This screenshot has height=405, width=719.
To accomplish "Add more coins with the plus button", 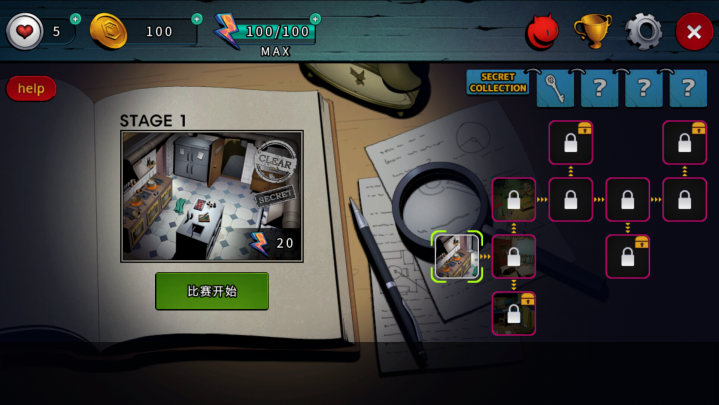I will [196, 19].
